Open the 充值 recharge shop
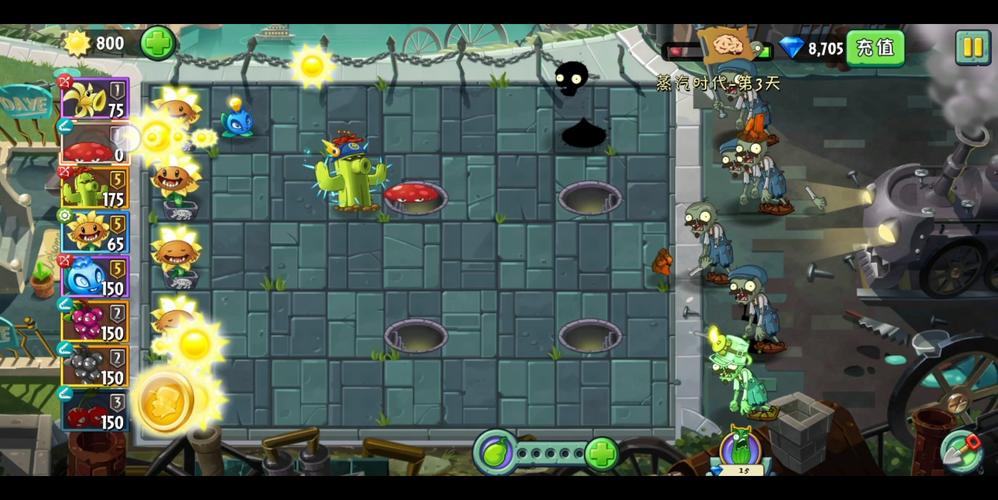Viewport: 998px width, 500px height. 875,48
